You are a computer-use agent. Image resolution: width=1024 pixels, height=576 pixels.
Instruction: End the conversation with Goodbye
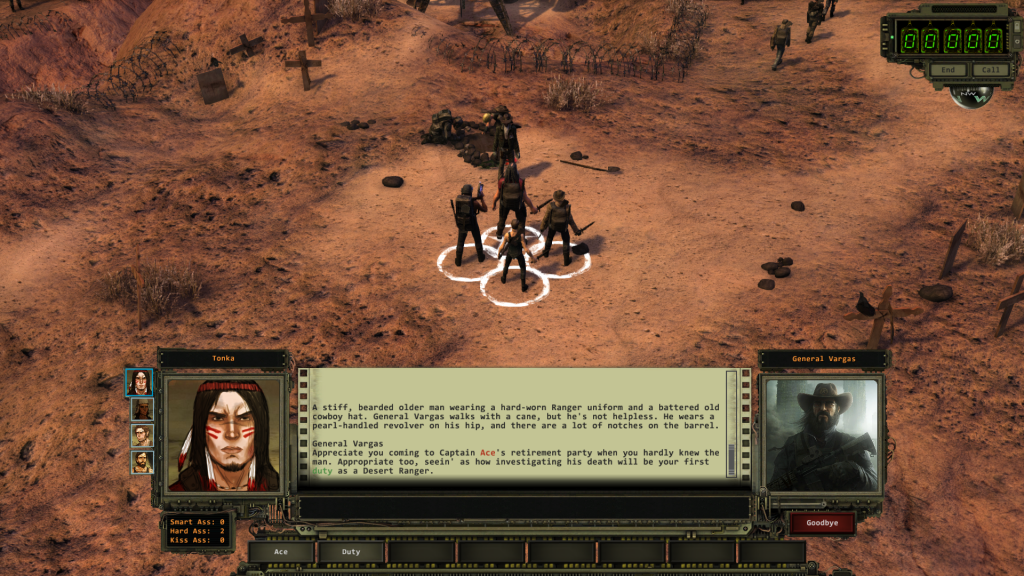822,523
